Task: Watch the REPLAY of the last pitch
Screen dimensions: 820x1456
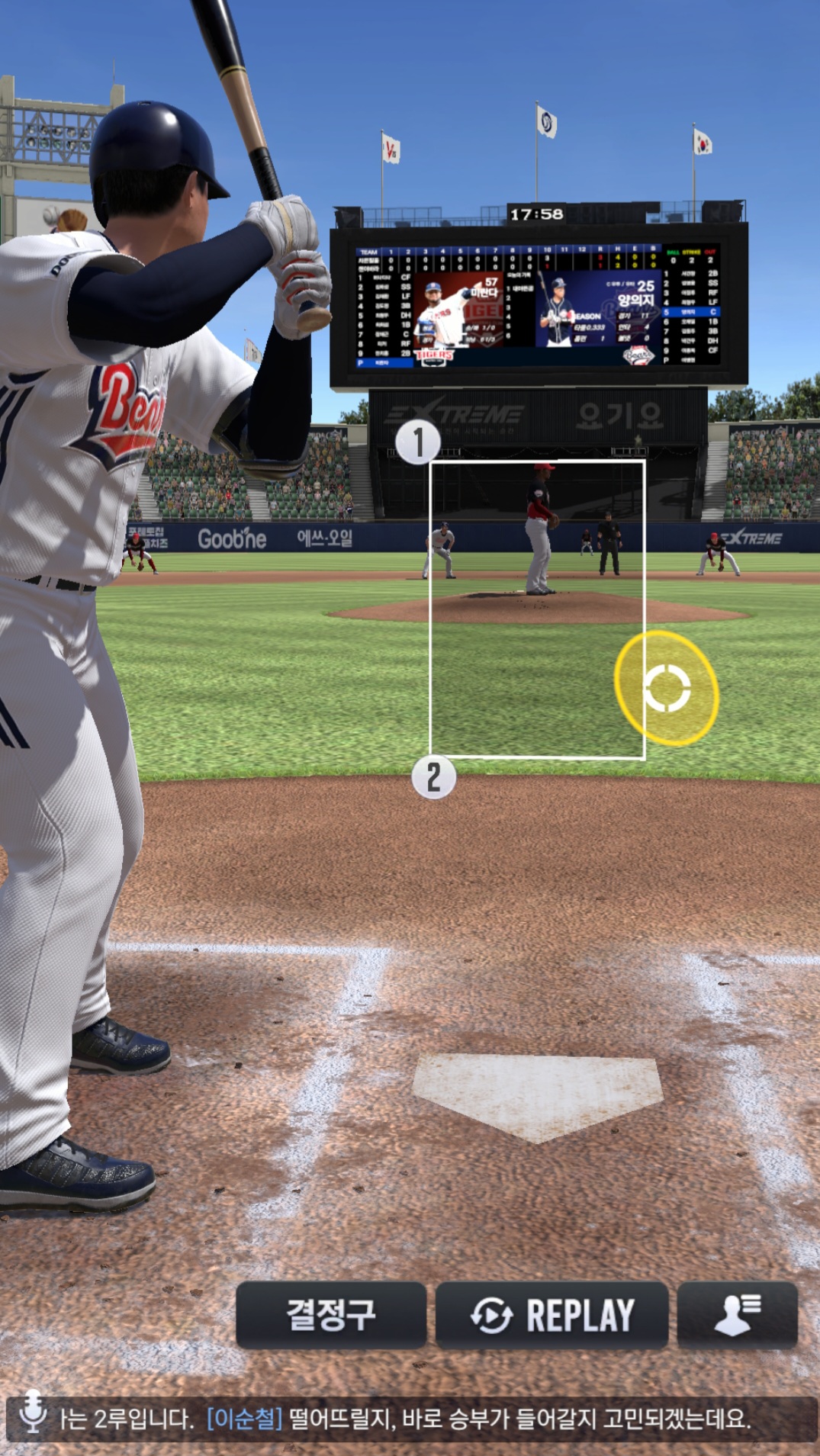Action: click(551, 1315)
